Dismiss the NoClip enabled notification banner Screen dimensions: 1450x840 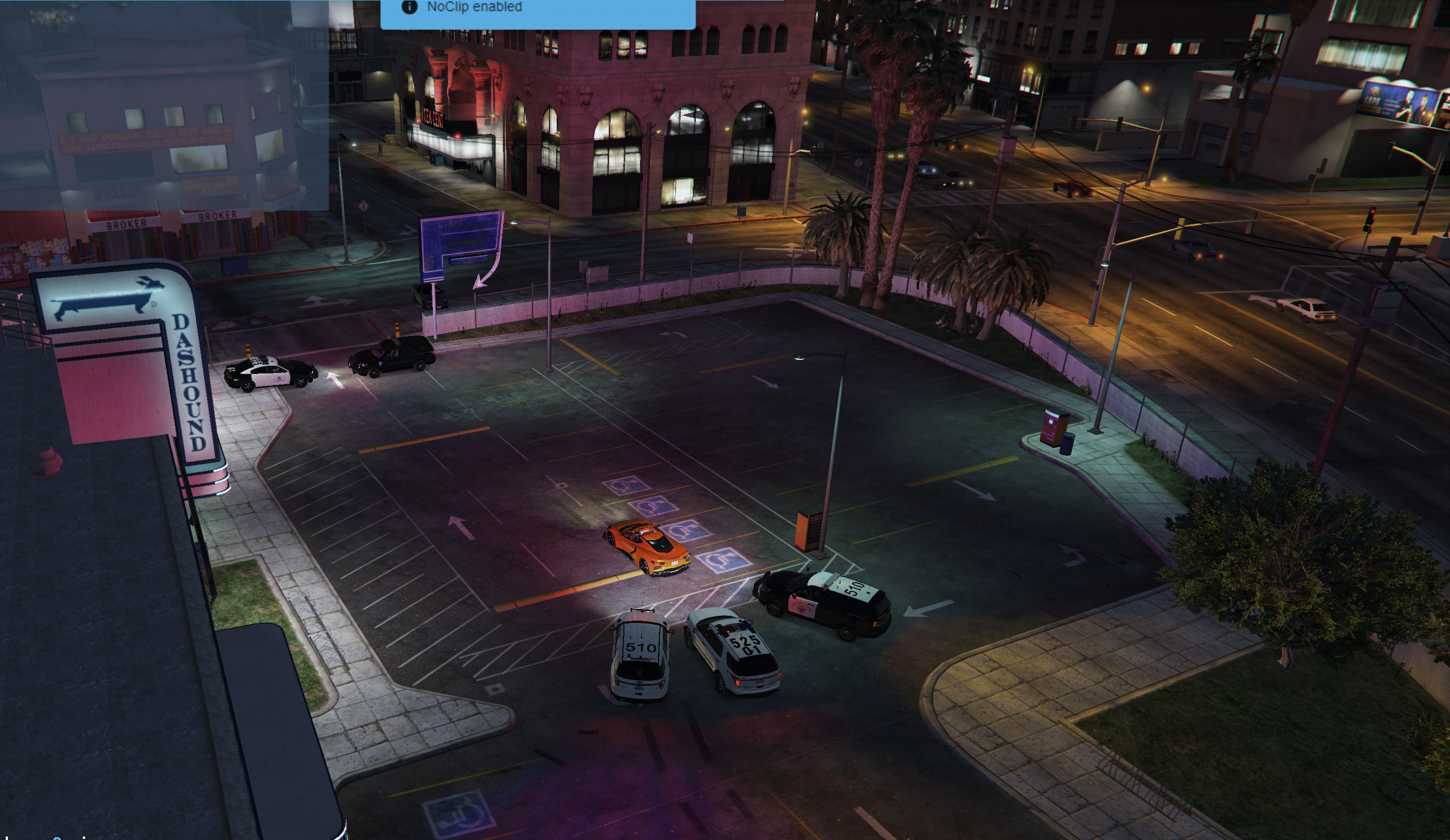click(537, 12)
